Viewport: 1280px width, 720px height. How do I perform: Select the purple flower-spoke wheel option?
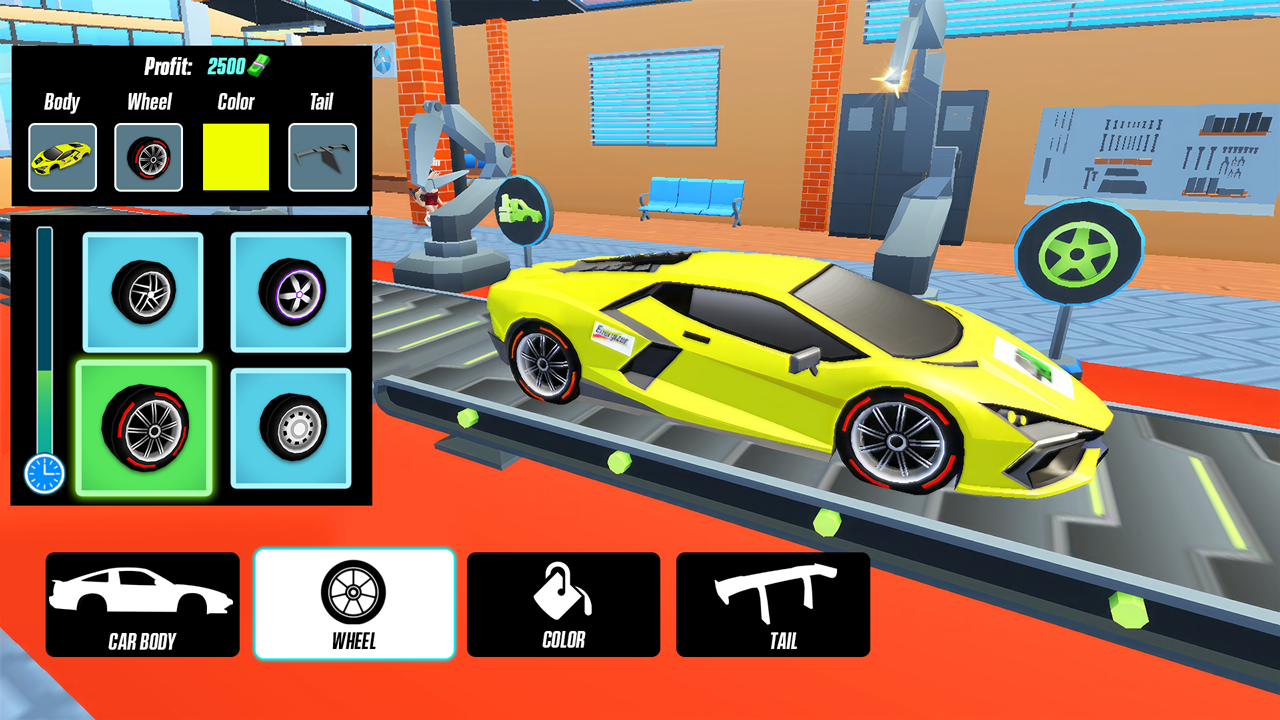[x=290, y=292]
